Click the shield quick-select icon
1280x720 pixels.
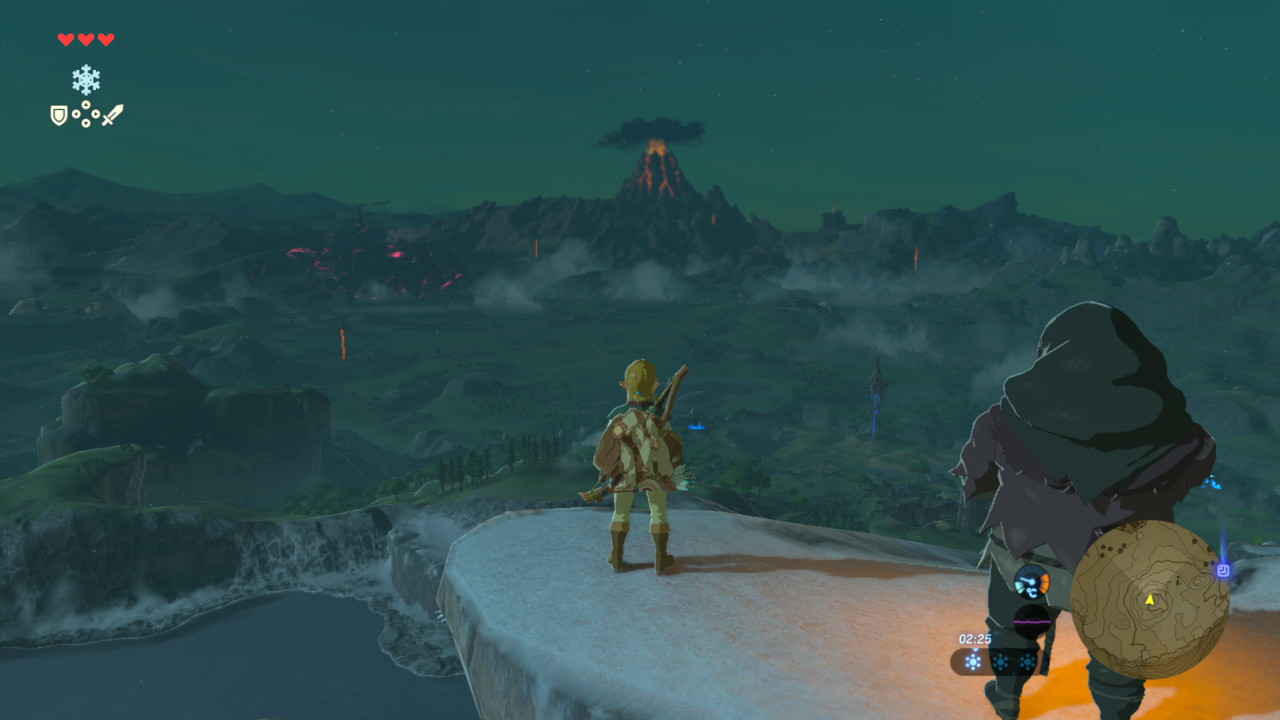click(59, 116)
